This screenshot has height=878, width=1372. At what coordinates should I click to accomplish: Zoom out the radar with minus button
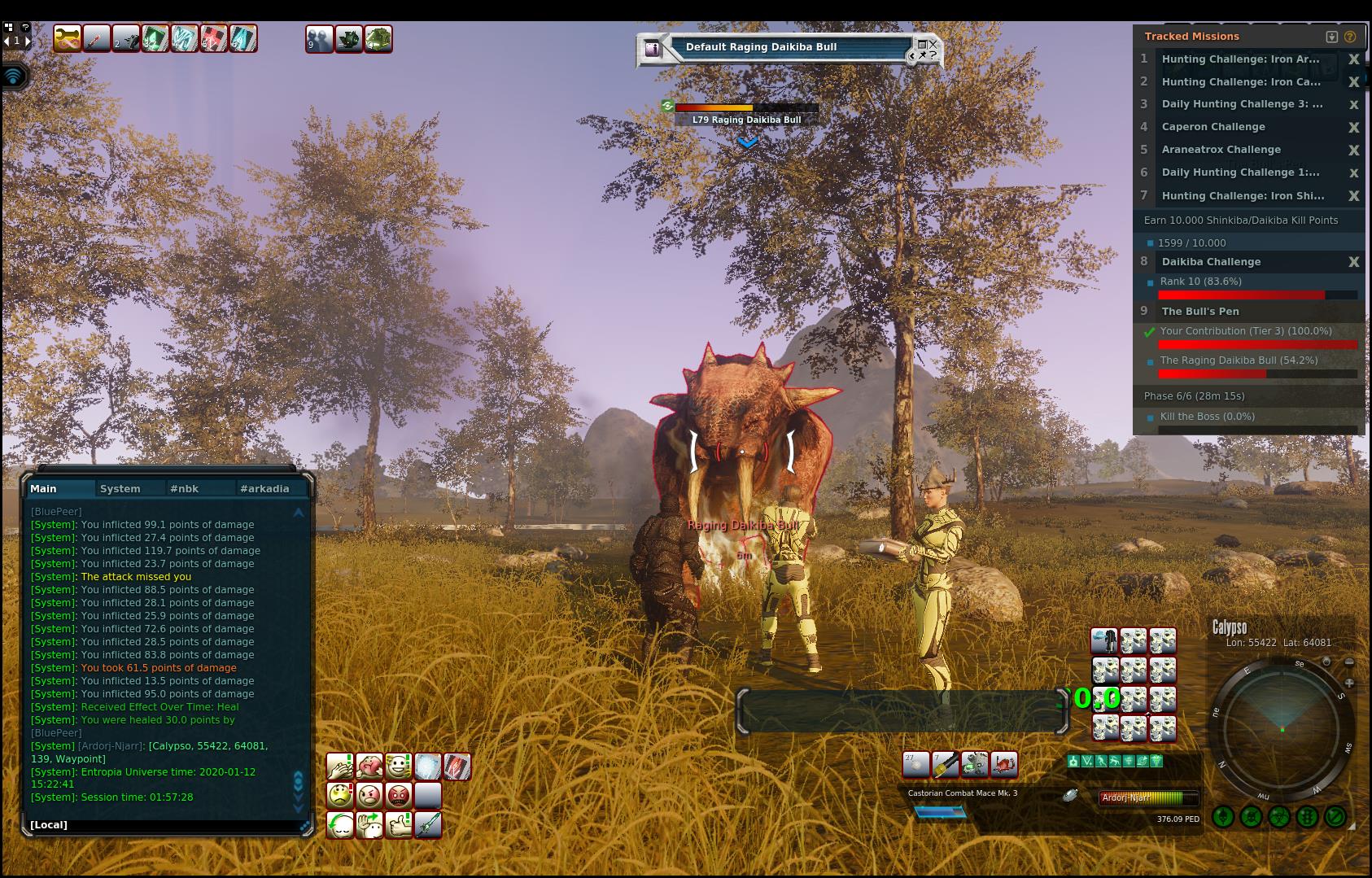(x=1349, y=663)
